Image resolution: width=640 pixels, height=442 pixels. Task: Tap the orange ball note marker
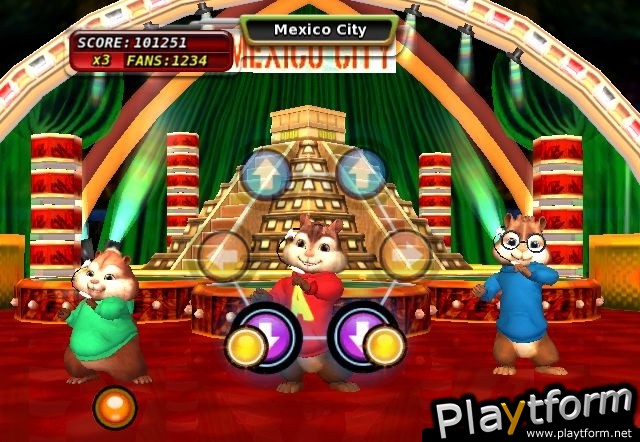113,407
